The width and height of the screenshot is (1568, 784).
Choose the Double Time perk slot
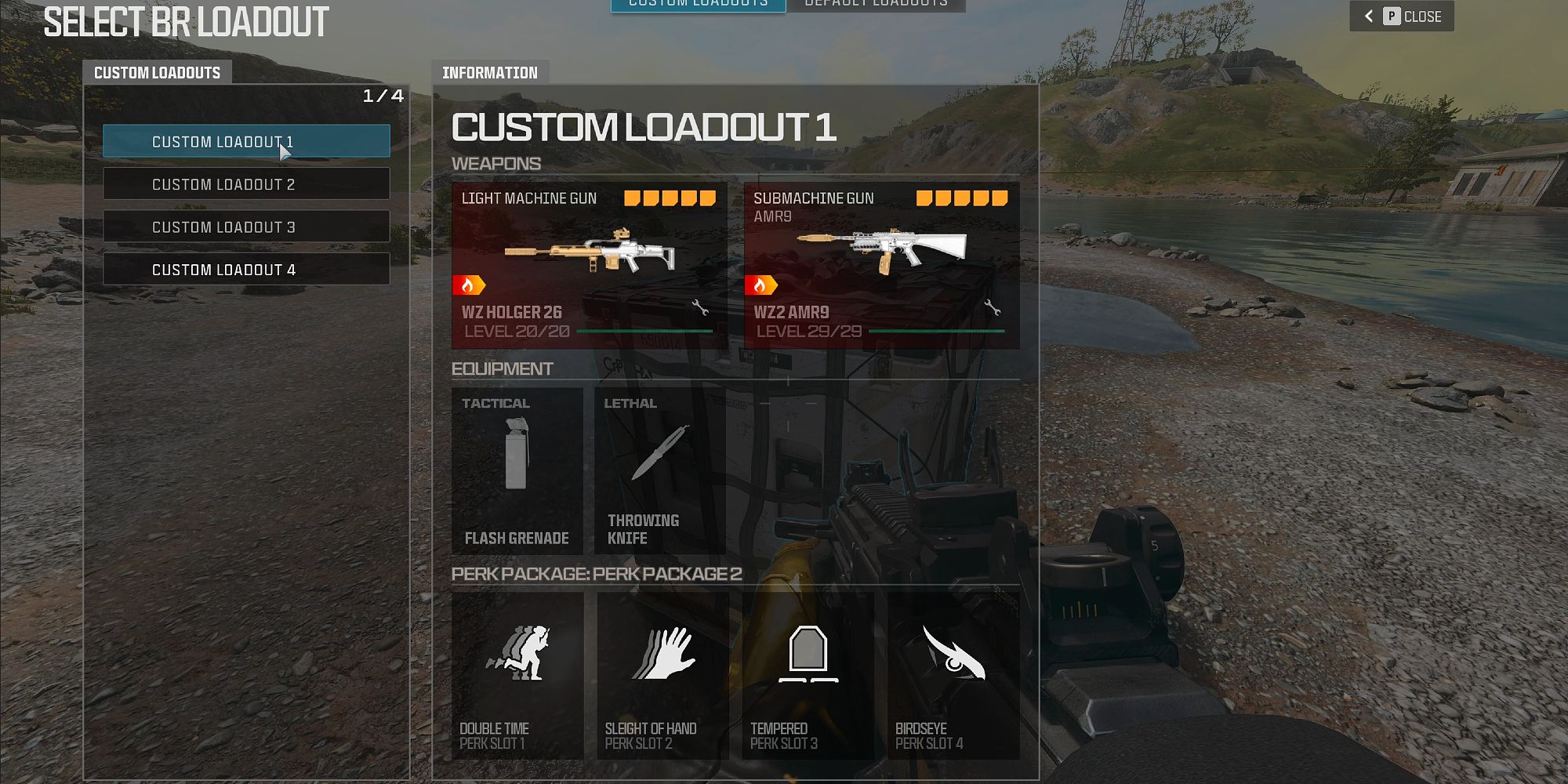(x=517, y=675)
